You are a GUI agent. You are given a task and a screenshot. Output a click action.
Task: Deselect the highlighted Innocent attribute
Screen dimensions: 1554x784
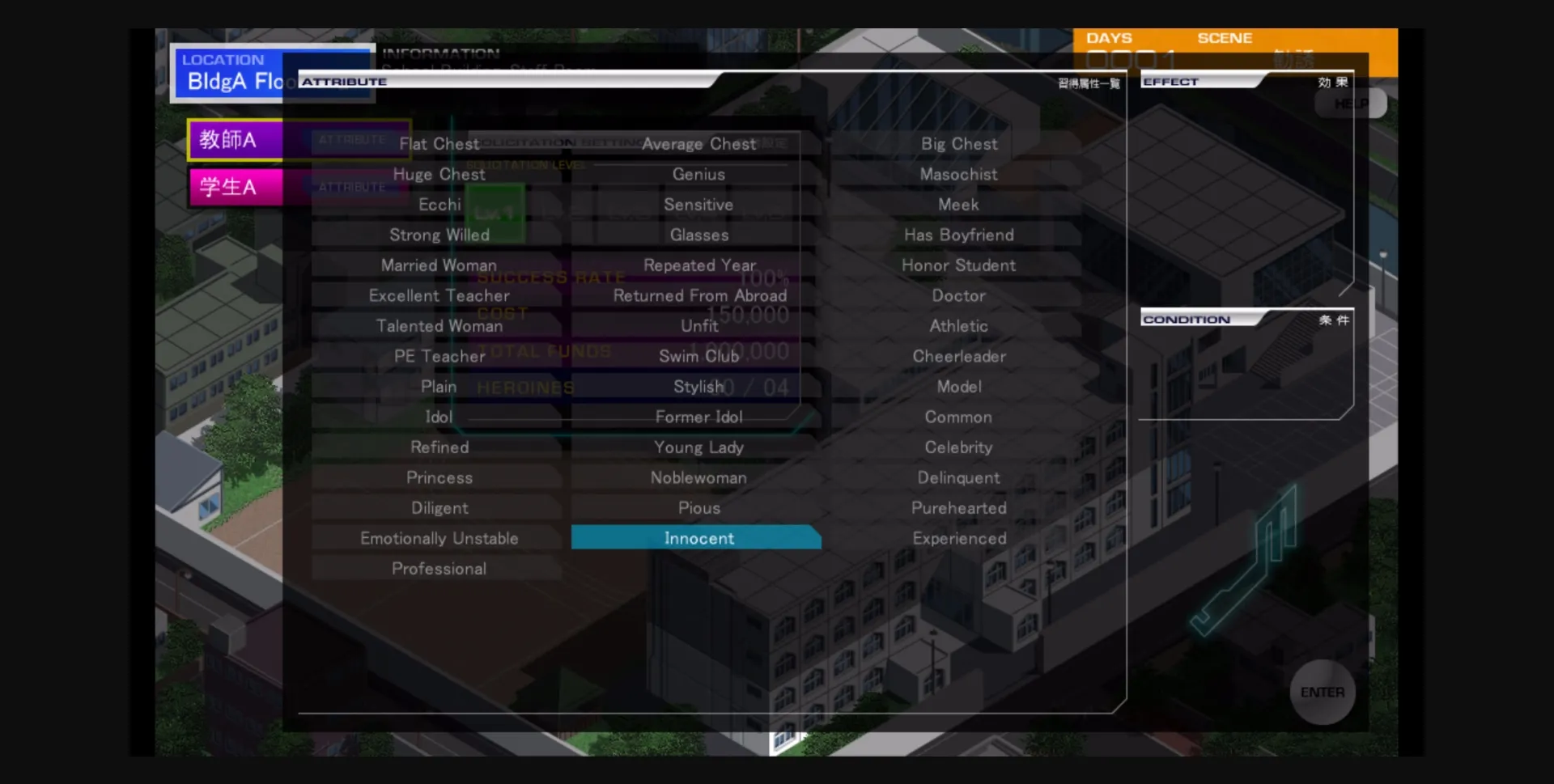pyautogui.click(x=698, y=537)
